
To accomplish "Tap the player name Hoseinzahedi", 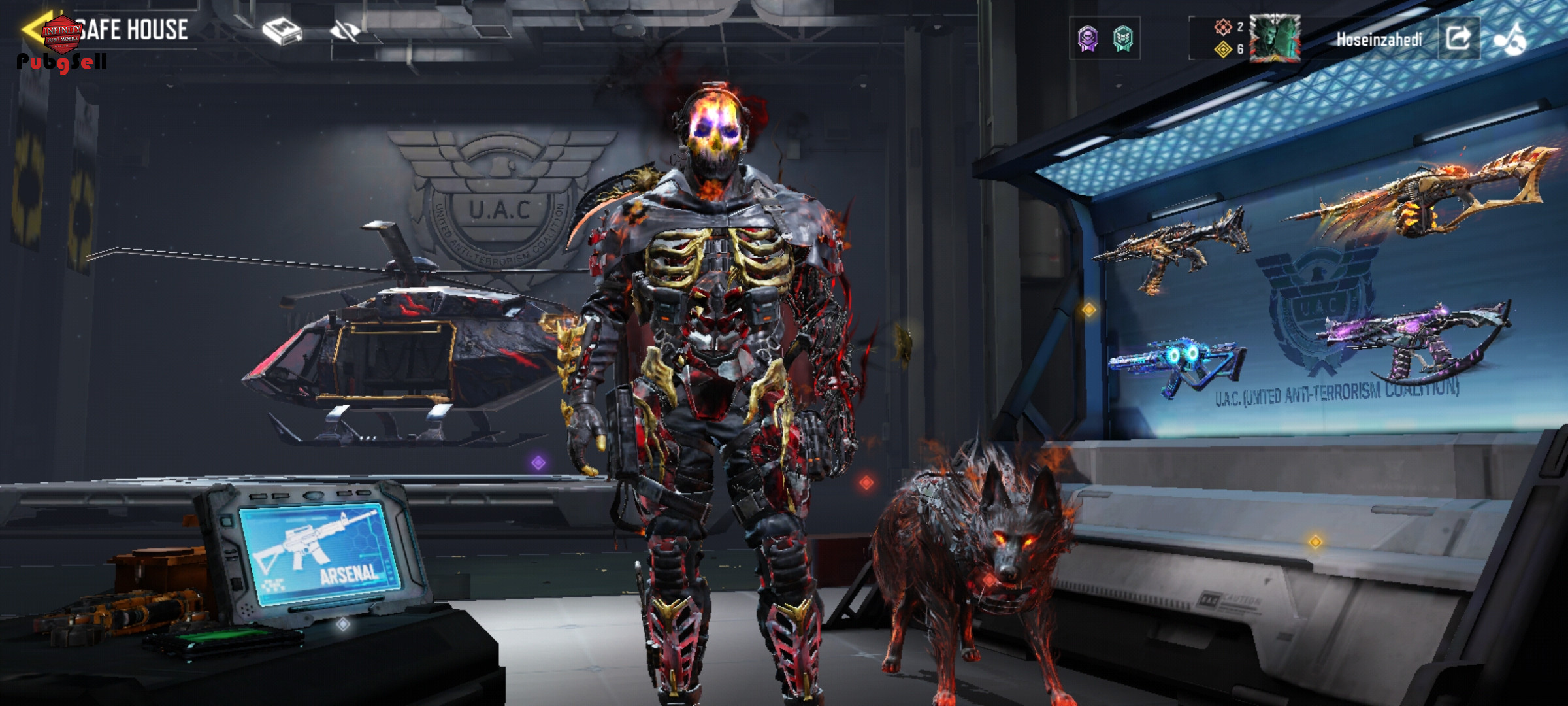I will tap(1379, 40).
